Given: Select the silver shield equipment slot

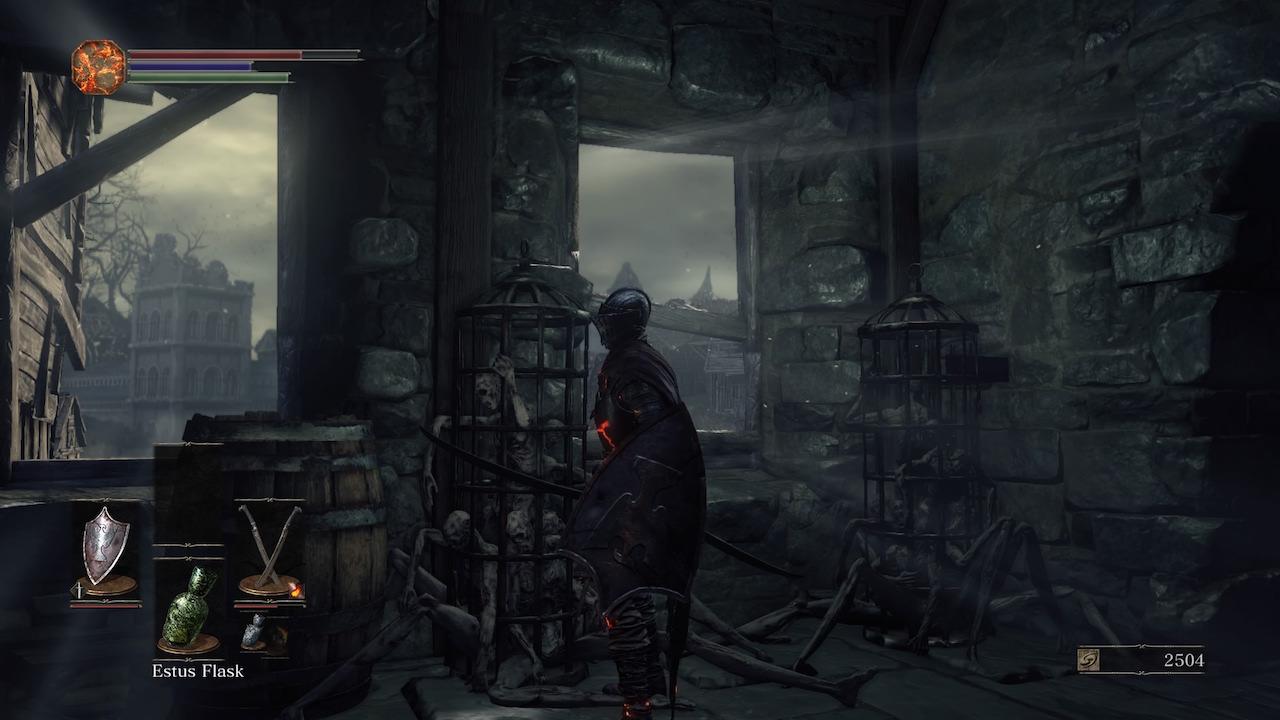Looking at the screenshot, I should tap(105, 548).
